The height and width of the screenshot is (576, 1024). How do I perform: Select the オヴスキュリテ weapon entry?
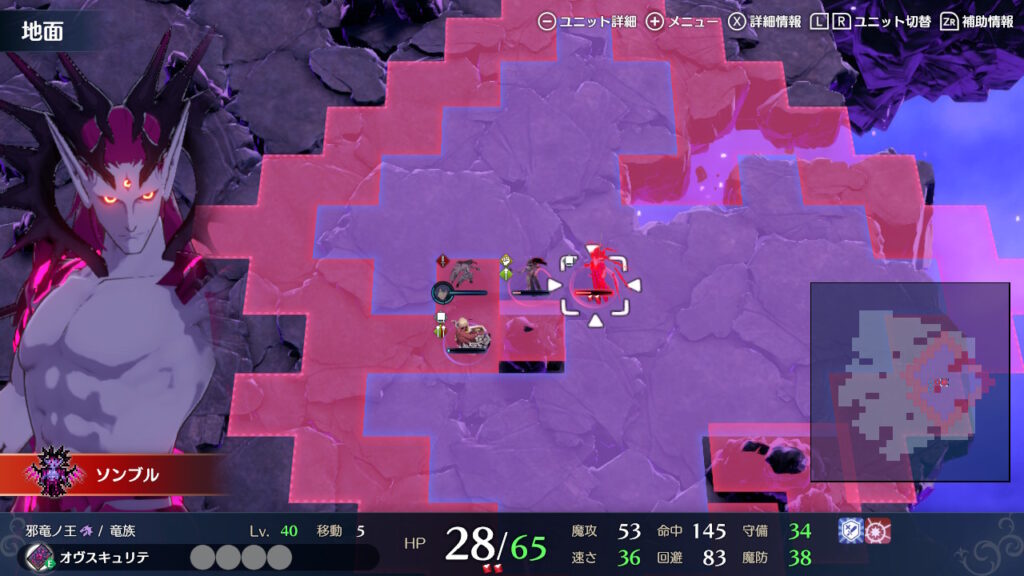[99, 556]
